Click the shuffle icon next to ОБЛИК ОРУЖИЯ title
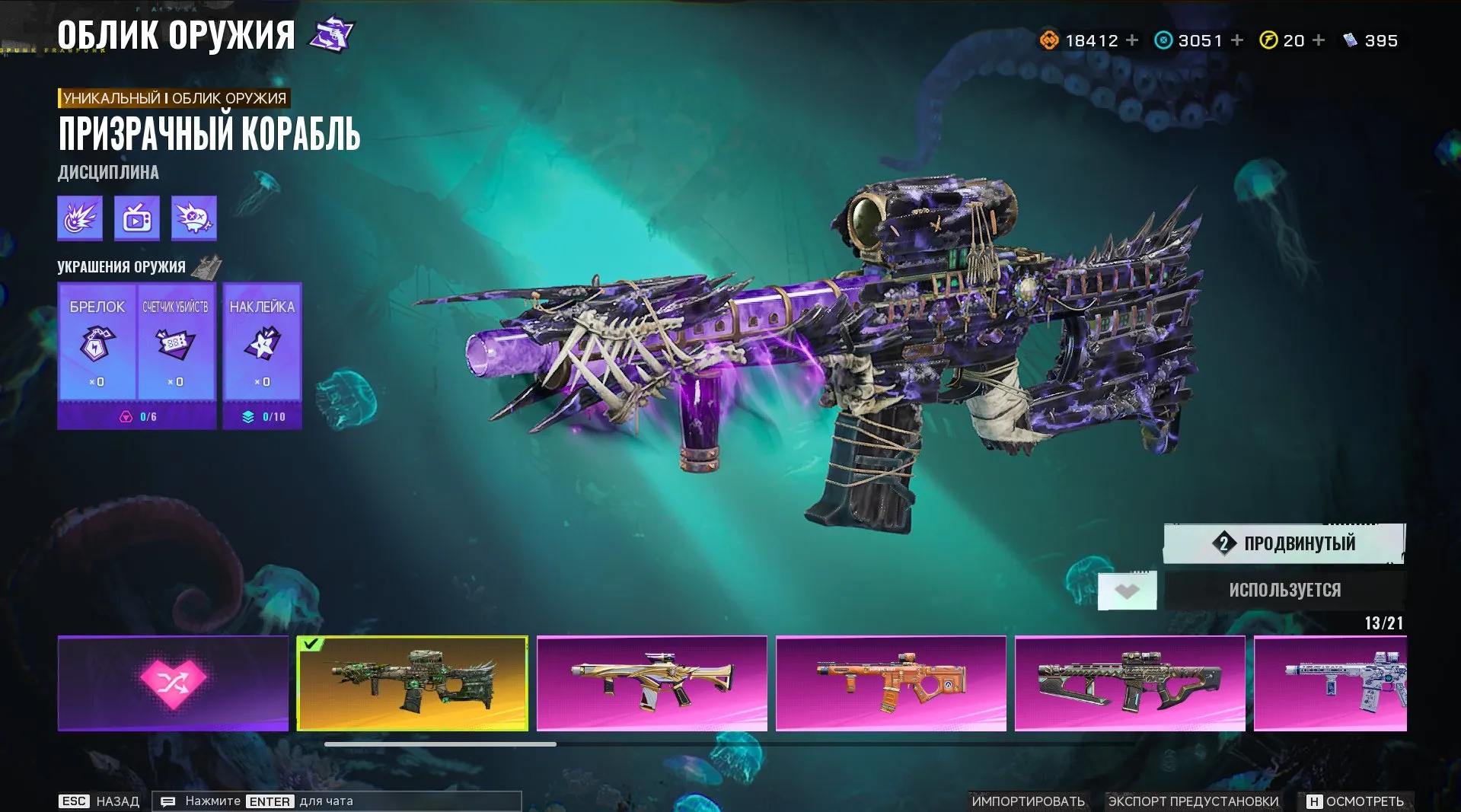The image size is (1461, 812). [330, 33]
